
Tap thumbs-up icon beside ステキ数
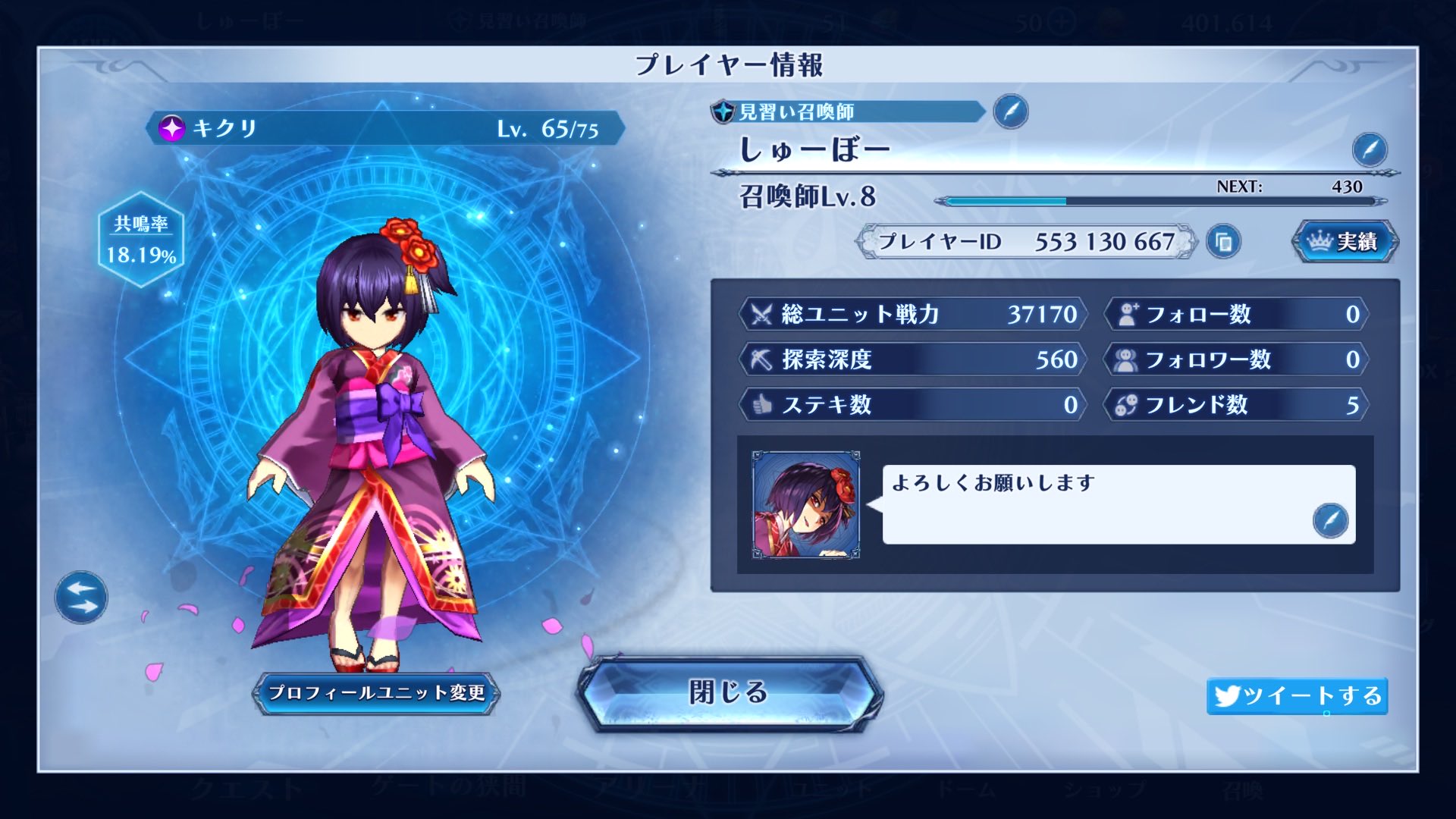point(761,406)
